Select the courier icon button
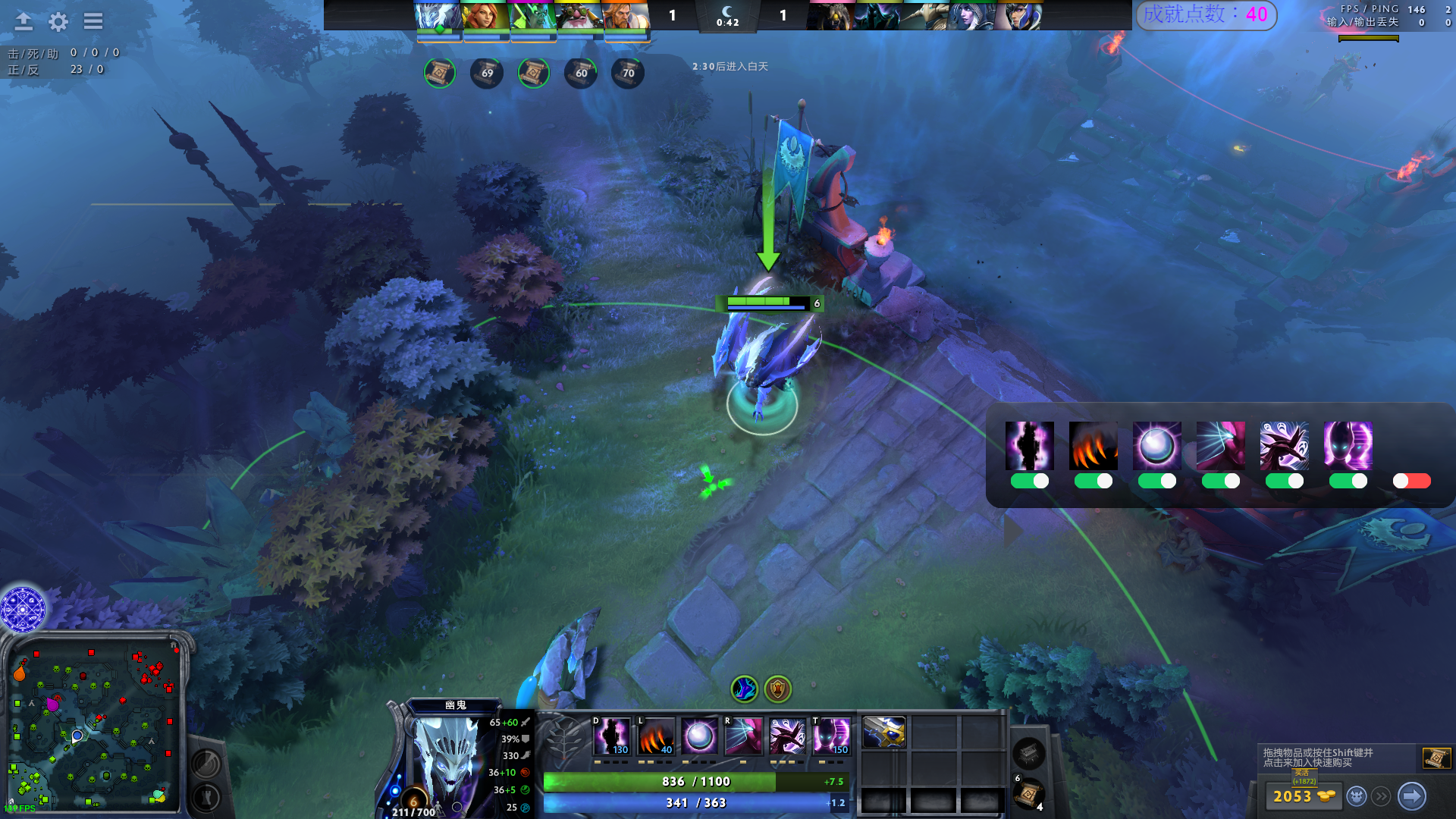The width and height of the screenshot is (1456, 819). pyautogui.click(x=1357, y=796)
